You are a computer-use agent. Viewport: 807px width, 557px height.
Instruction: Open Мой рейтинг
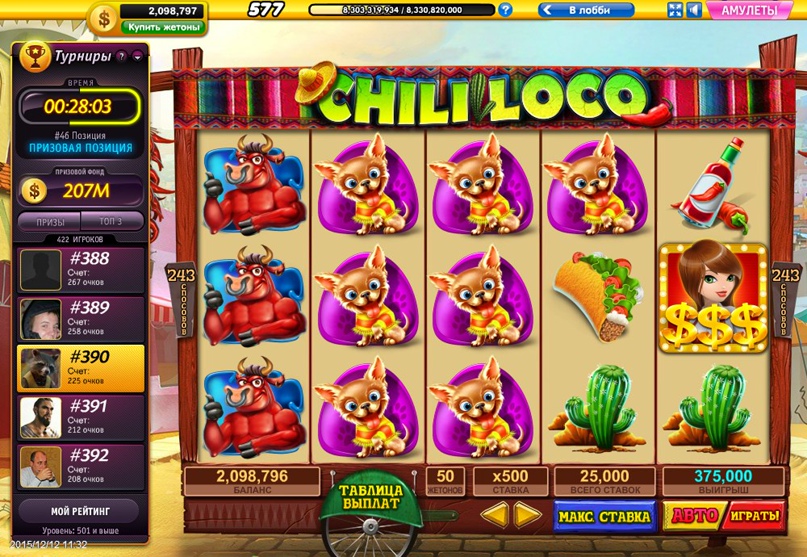(80, 512)
